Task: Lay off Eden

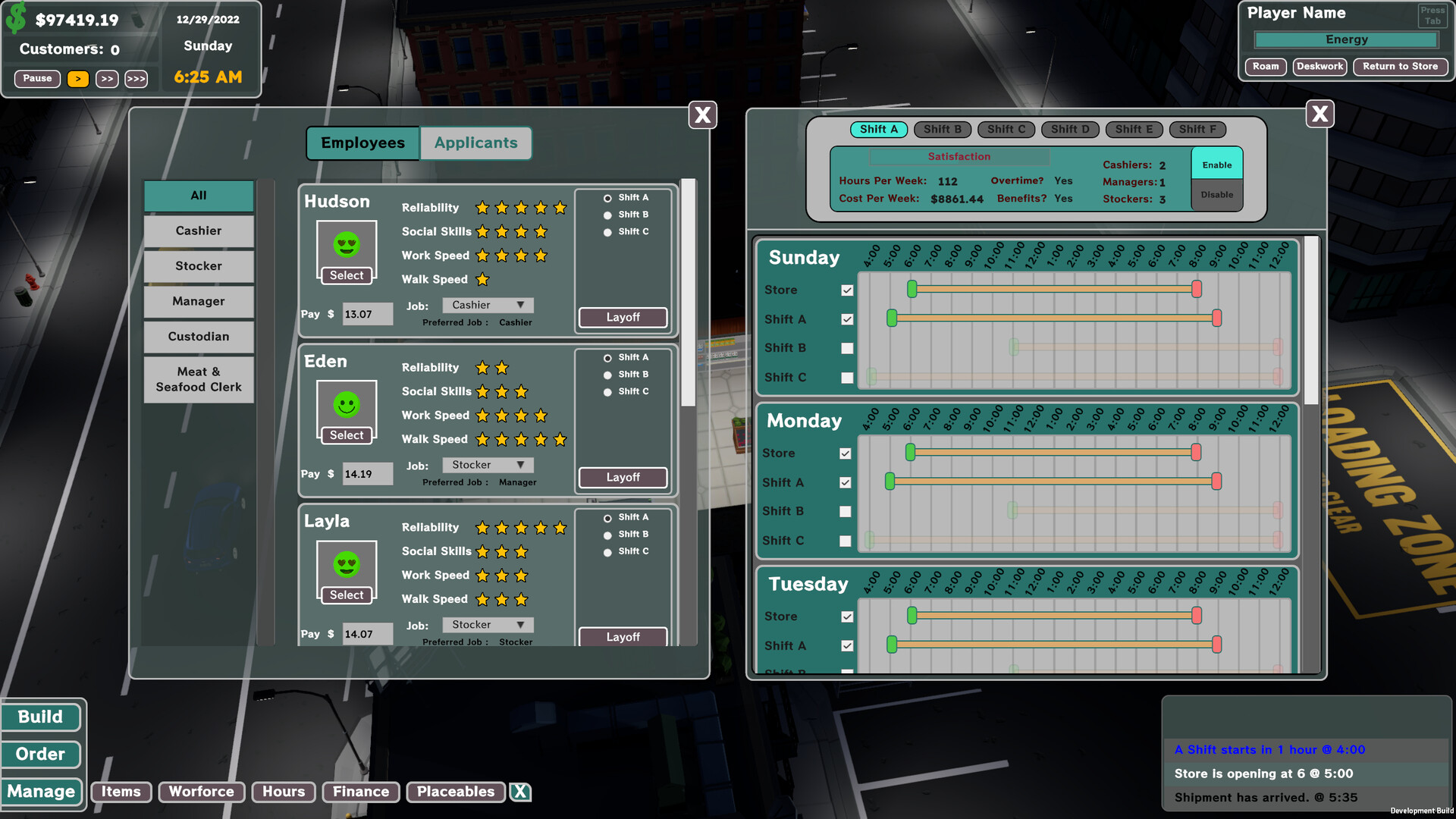Action: 623,477
